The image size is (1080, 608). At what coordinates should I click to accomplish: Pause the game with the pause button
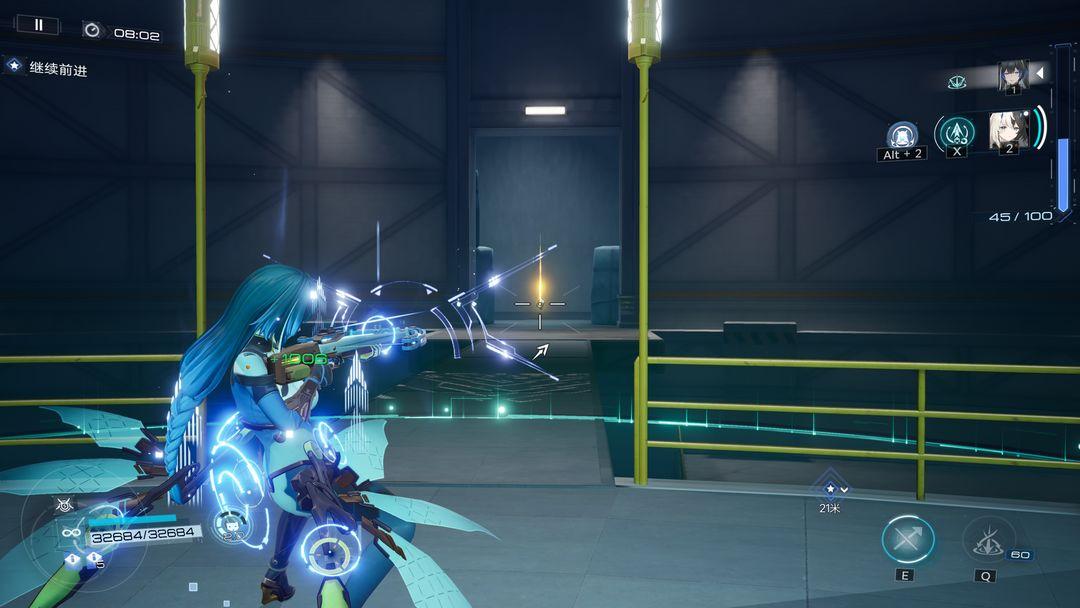click(x=38, y=24)
